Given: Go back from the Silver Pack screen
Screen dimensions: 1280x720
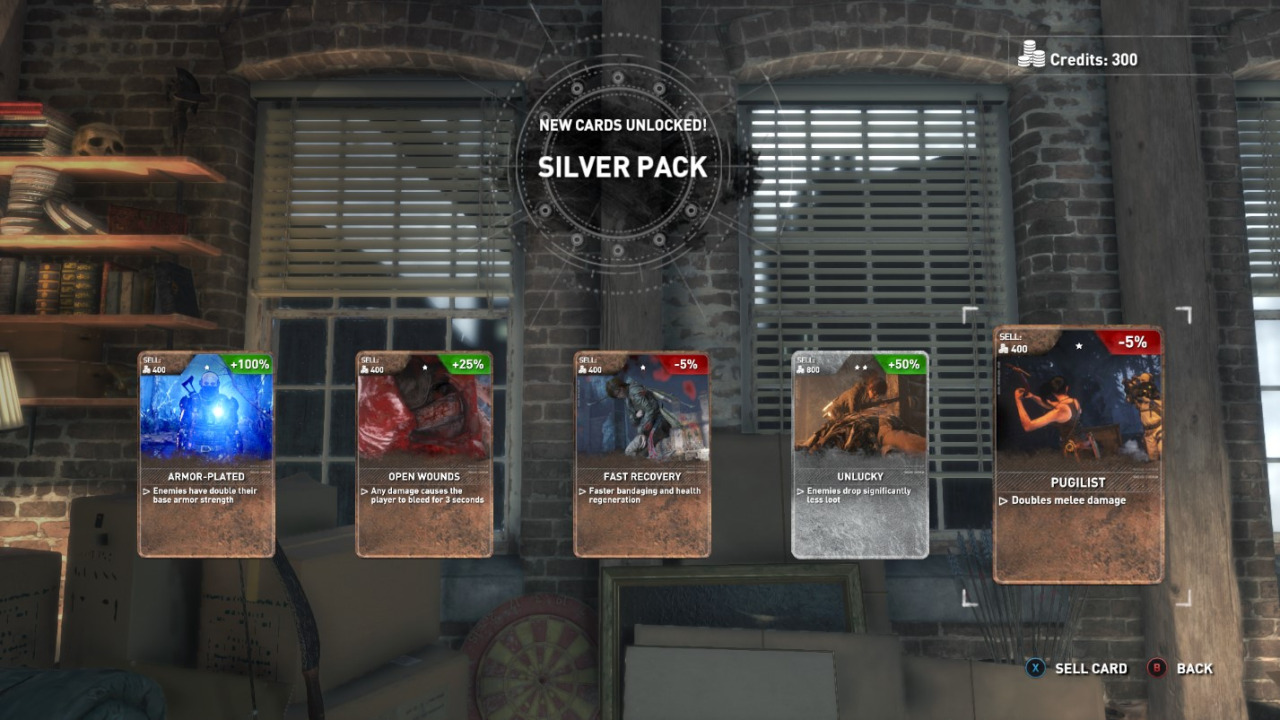Looking at the screenshot, I should (x=1181, y=668).
